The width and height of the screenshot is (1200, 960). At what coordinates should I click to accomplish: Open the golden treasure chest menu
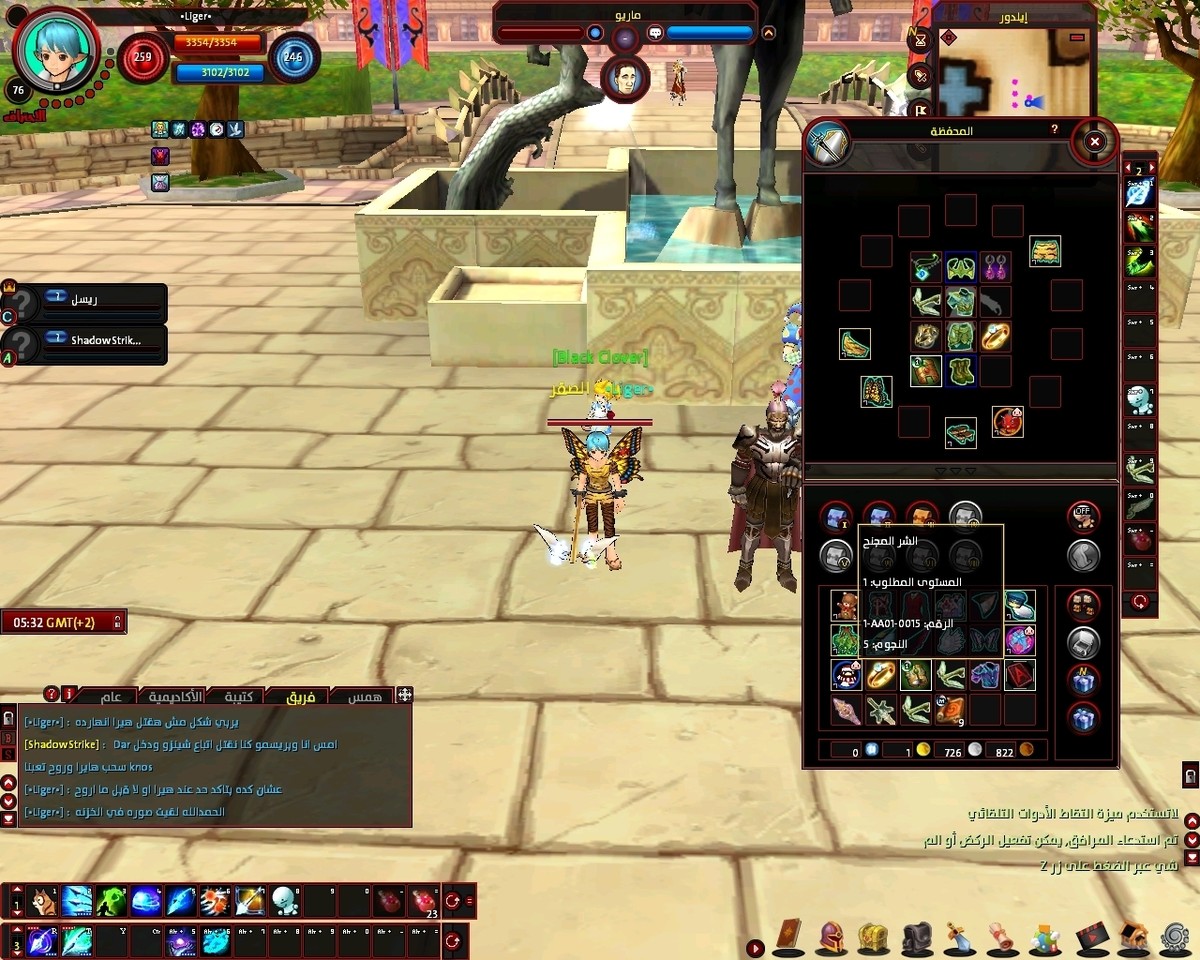[x=873, y=936]
